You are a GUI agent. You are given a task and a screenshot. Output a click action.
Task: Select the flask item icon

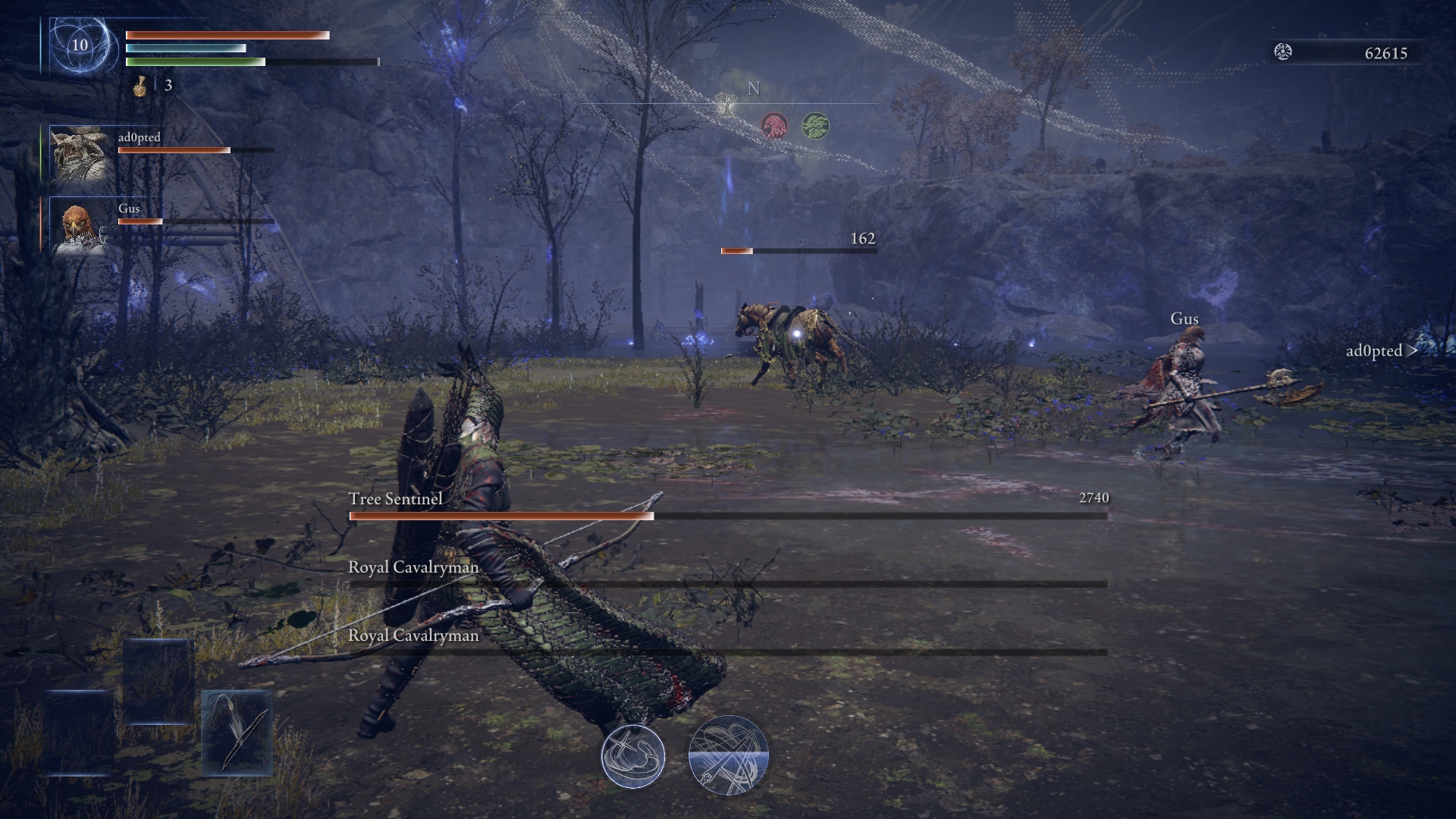(140, 86)
